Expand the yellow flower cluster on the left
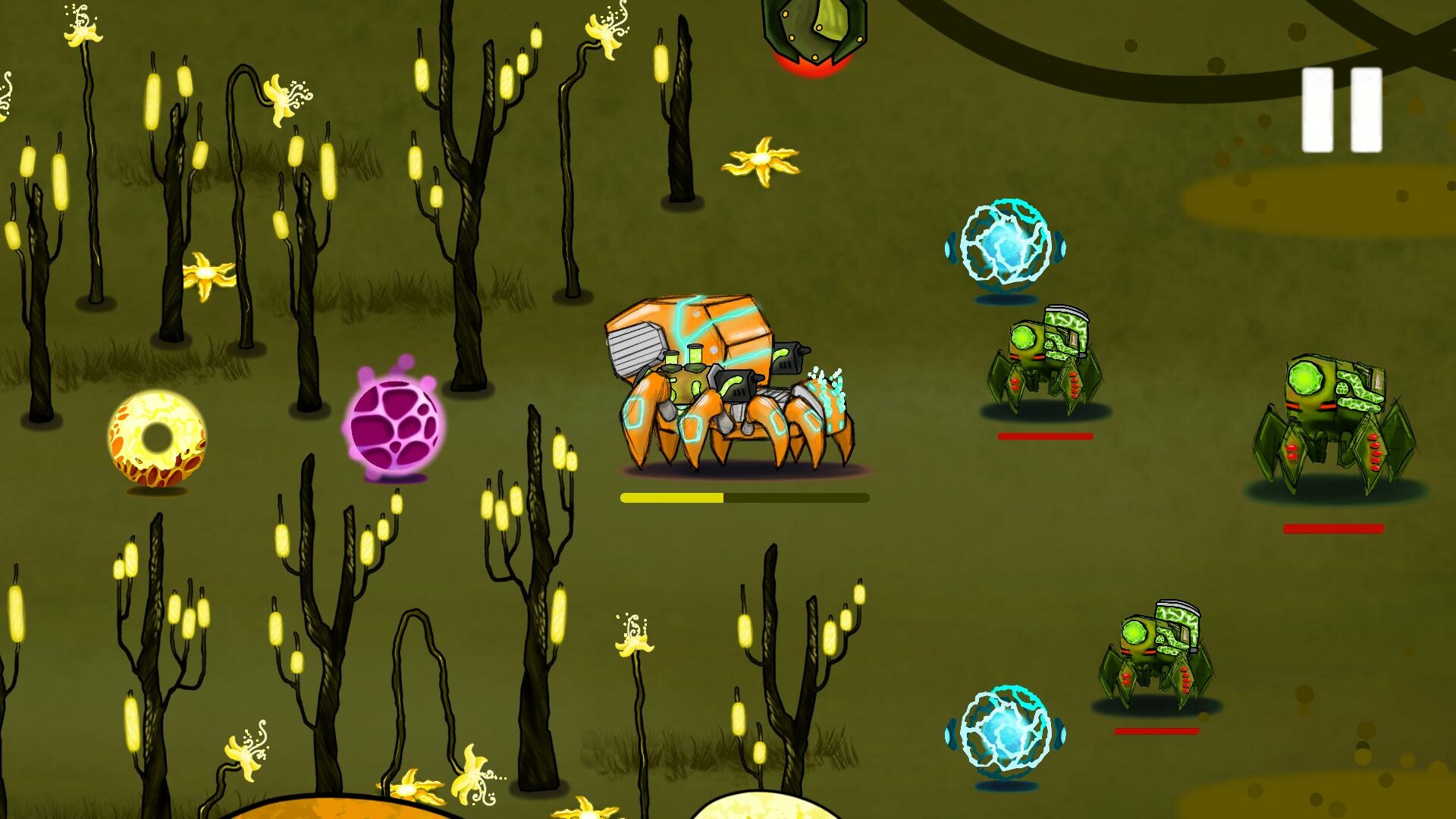Screen dimensions: 1456x819 tap(205, 273)
